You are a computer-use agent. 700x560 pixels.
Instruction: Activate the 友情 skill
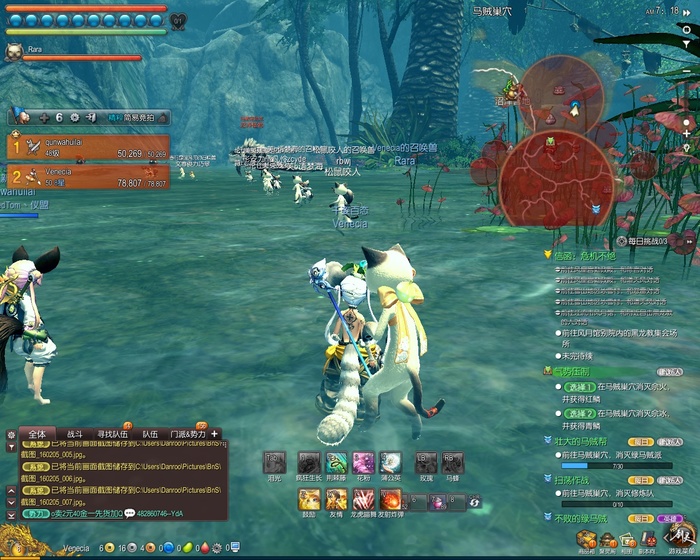click(336, 499)
